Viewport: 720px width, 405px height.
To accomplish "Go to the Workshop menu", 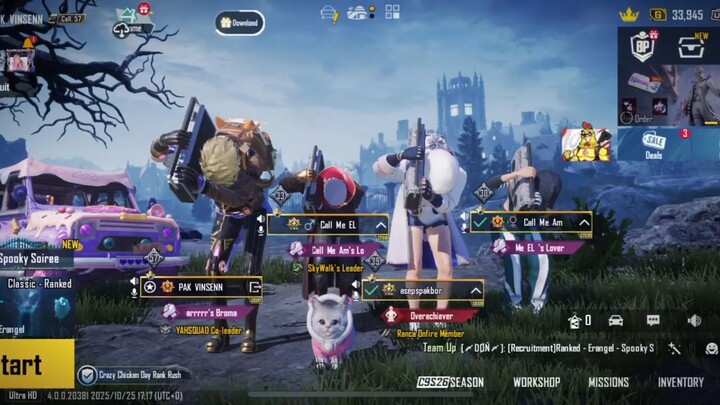I will coord(536,382).
